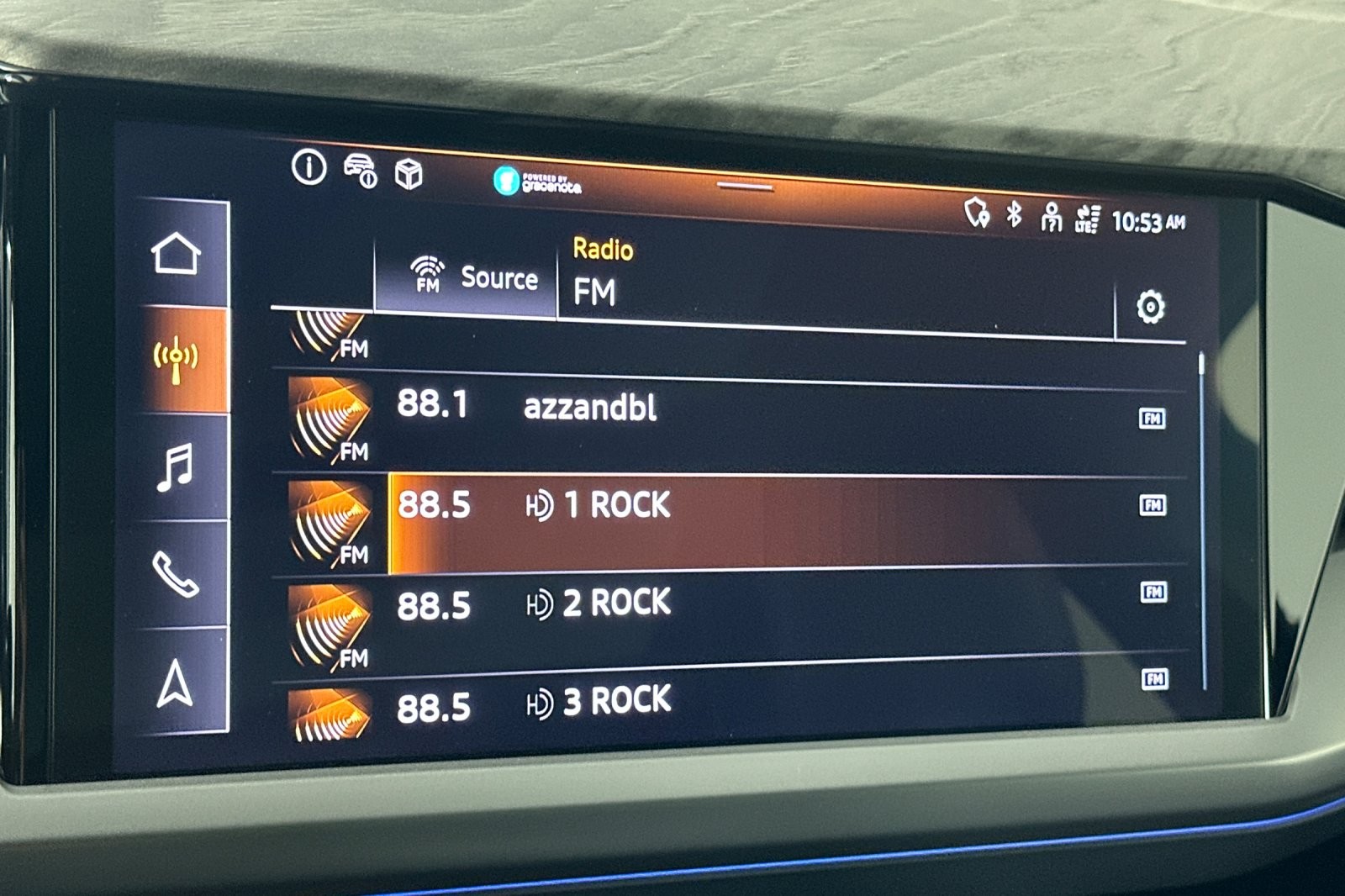Tap the Bluetooth status icon
1345x896 pixels.
click(x=1015, y=214)
